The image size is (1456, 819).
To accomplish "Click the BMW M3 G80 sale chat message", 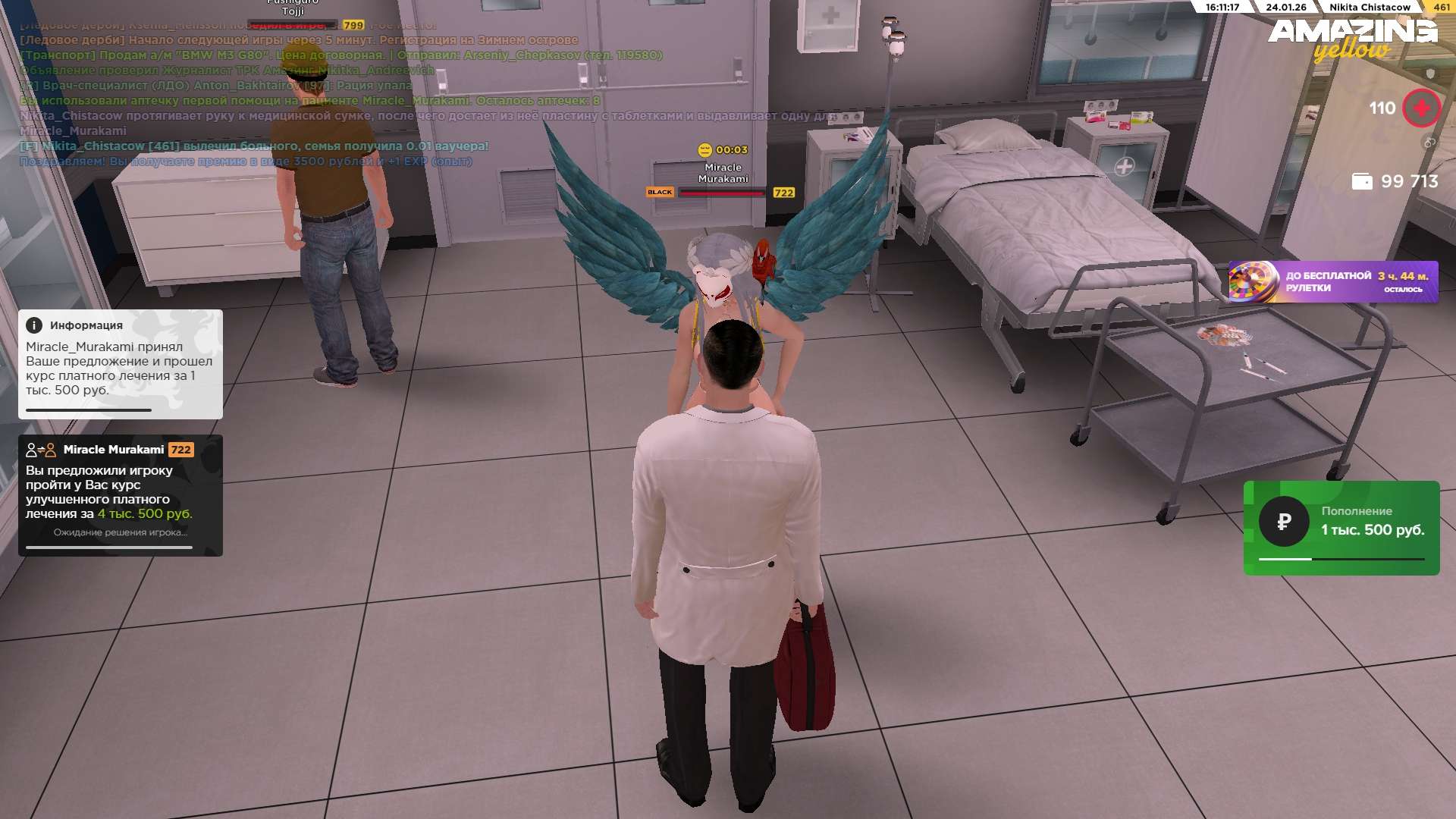I will click(341, 55).
